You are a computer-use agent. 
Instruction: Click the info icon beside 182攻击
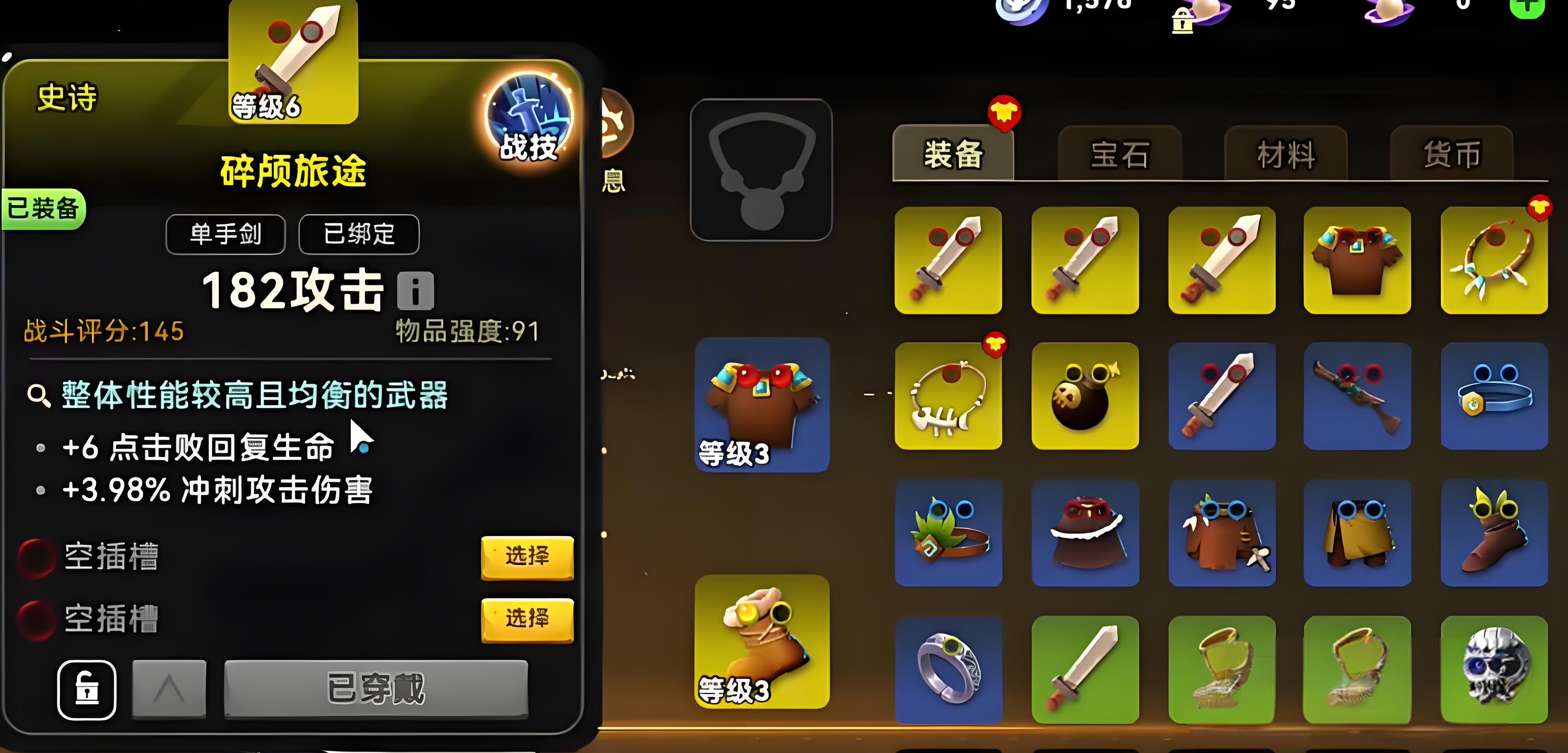click(x=416, y=291)
